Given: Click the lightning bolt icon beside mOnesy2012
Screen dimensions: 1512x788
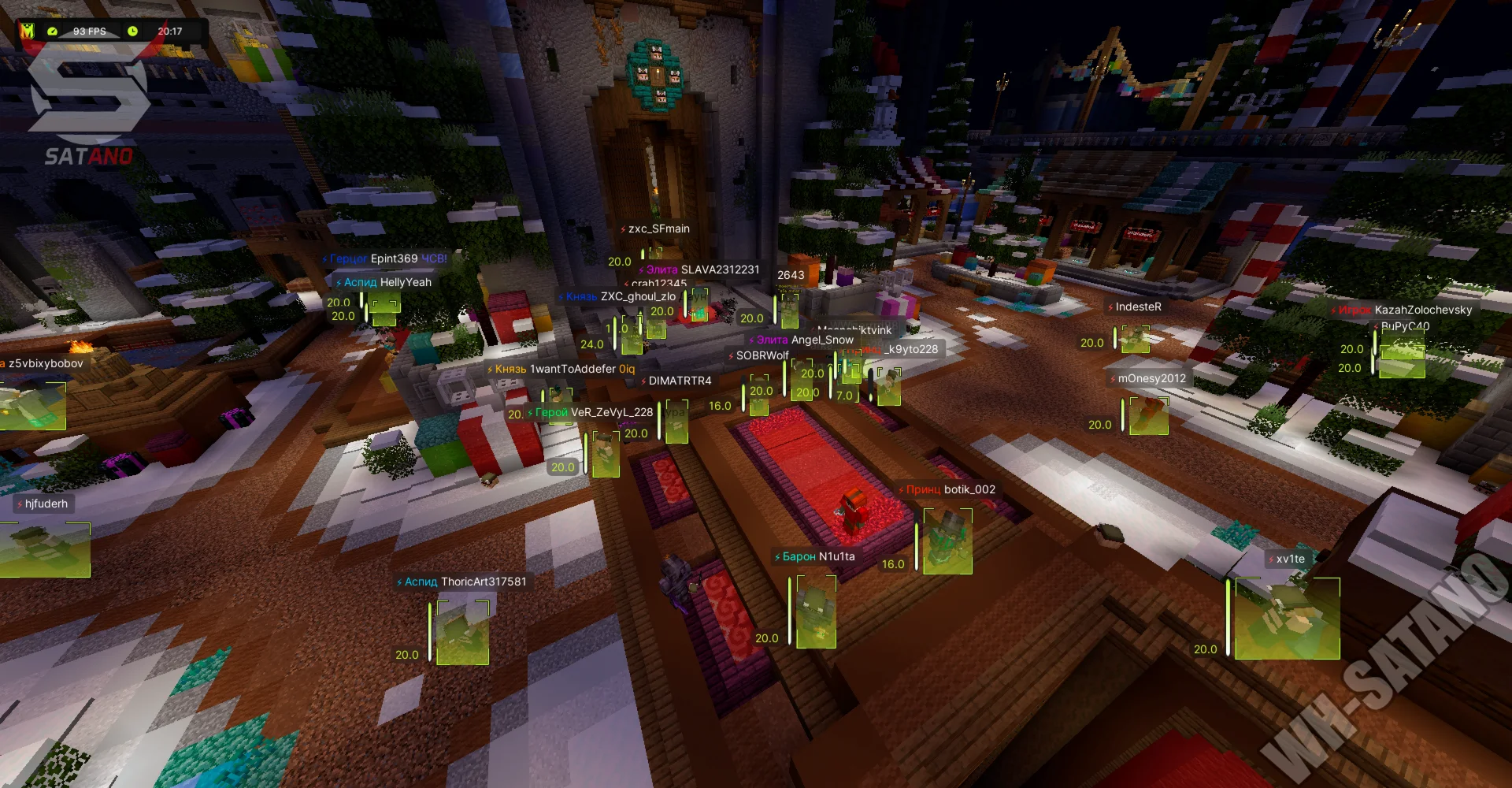Looking at the screenshot, I should (x=1114, y=378).
